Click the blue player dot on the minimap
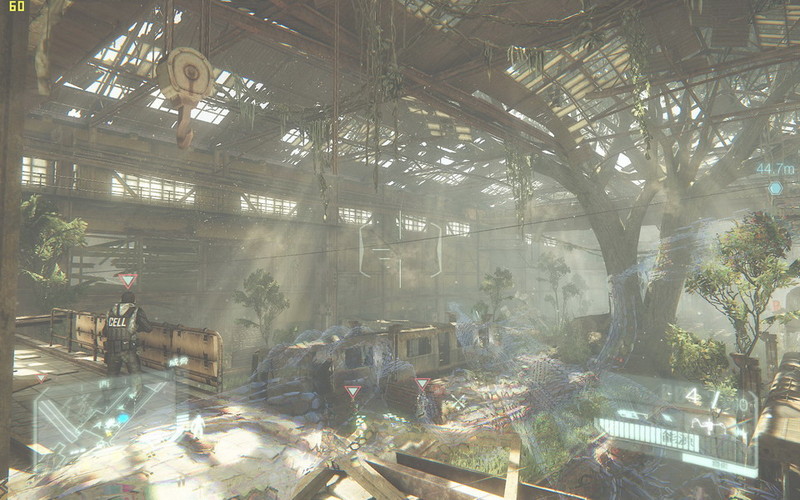 123,419
